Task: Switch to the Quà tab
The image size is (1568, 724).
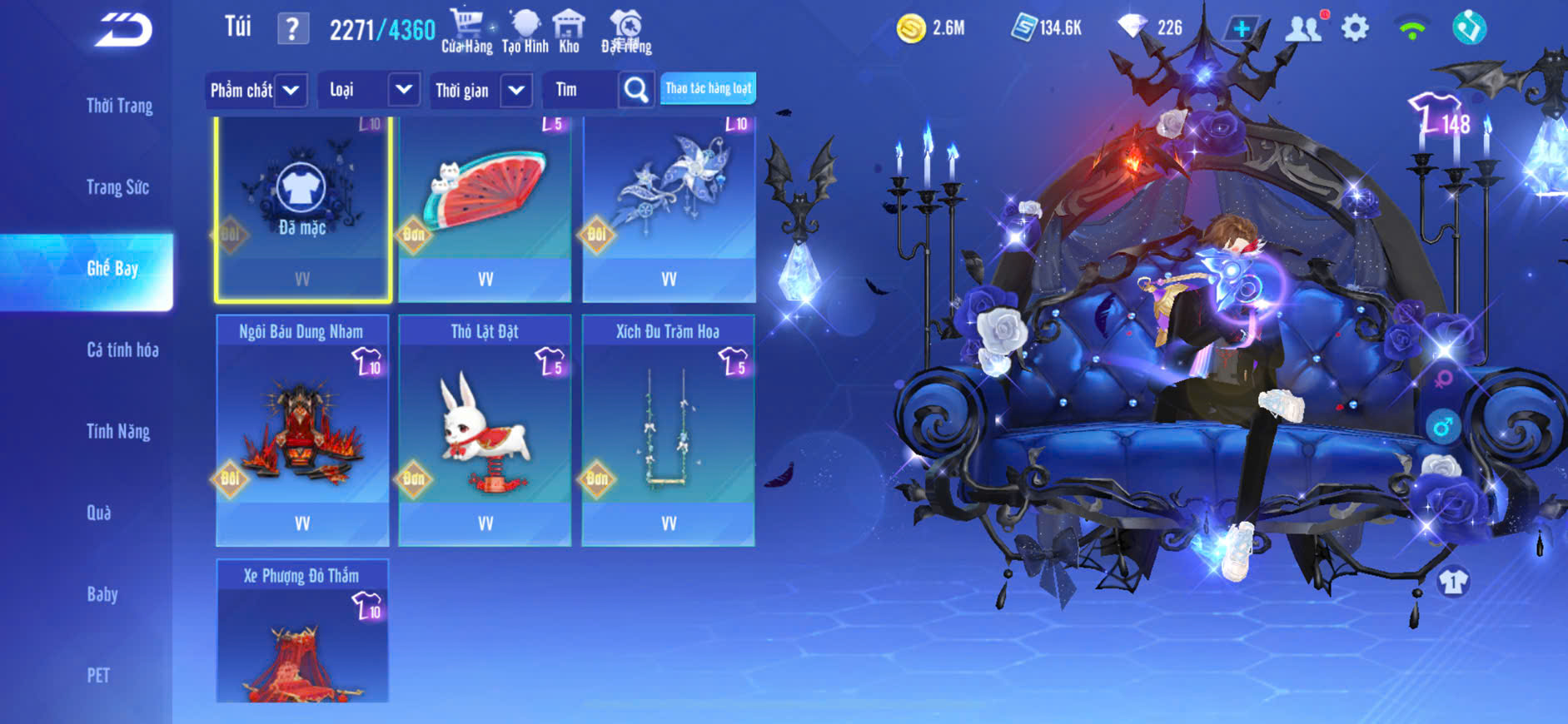Action: pos(99,513)
